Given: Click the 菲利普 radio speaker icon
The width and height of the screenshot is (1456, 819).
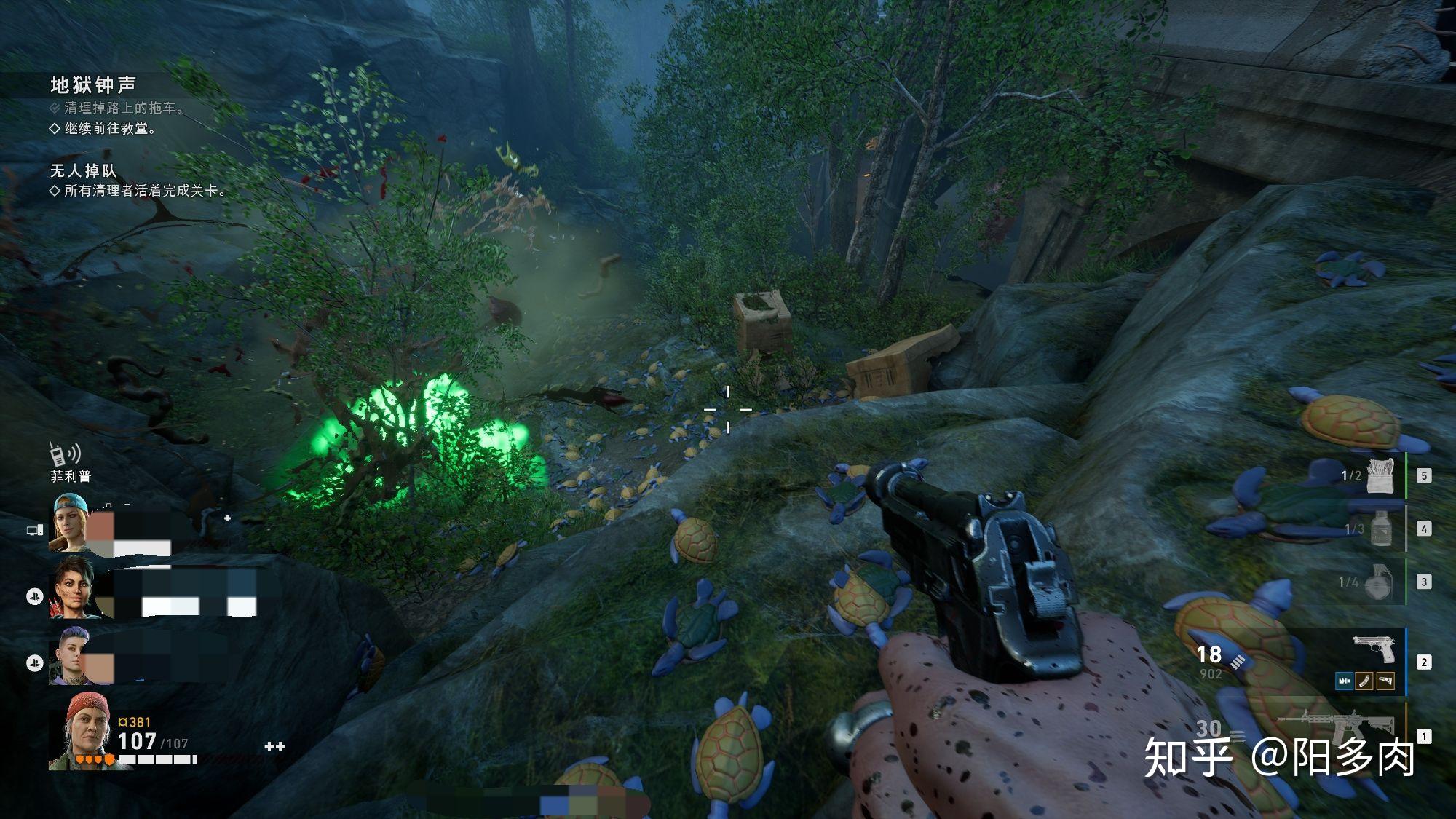Looking at the screenshot, I should [64, 454].
